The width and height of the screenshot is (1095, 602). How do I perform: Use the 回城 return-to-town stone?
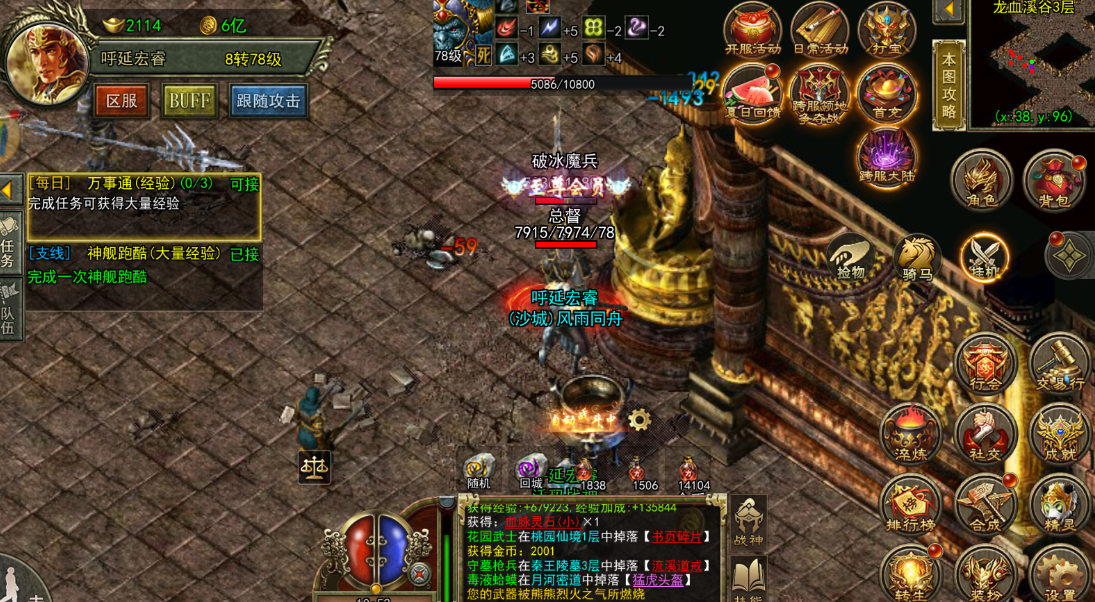click(531, 471)
